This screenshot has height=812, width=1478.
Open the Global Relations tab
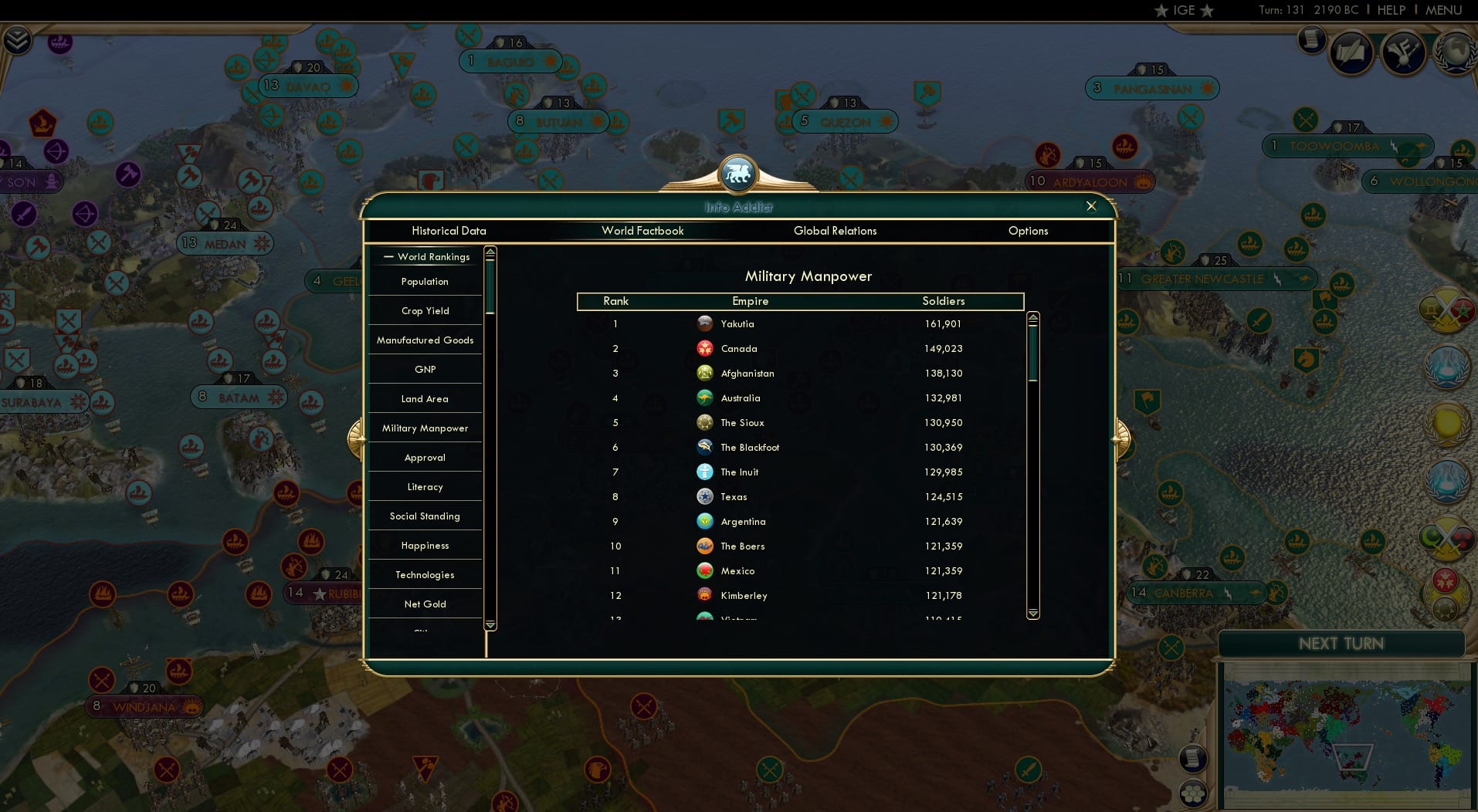pyautogui.click(x=836, y=231)
